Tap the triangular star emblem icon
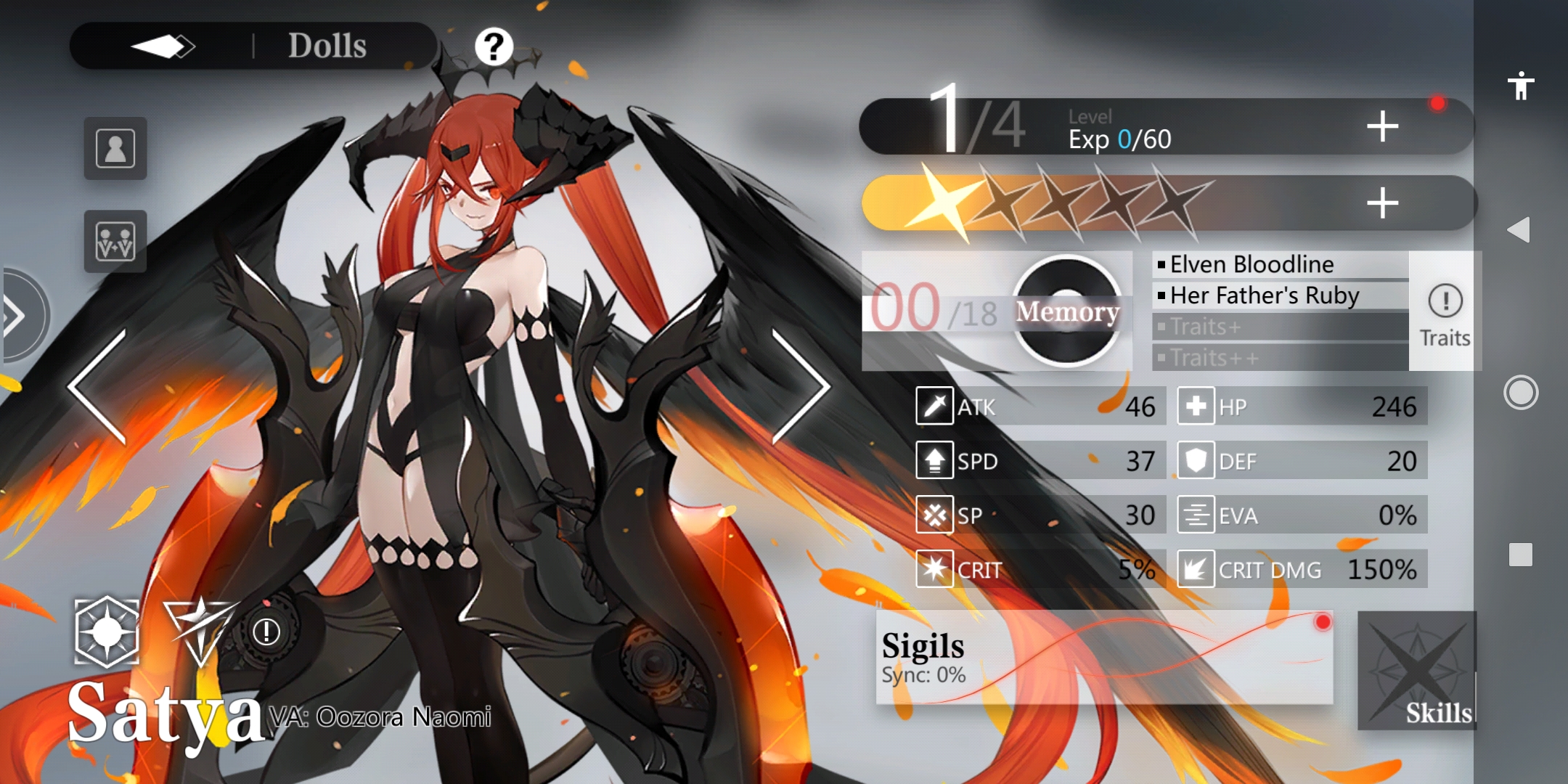This screenshot has width=1568, height=784. [199, 627]
